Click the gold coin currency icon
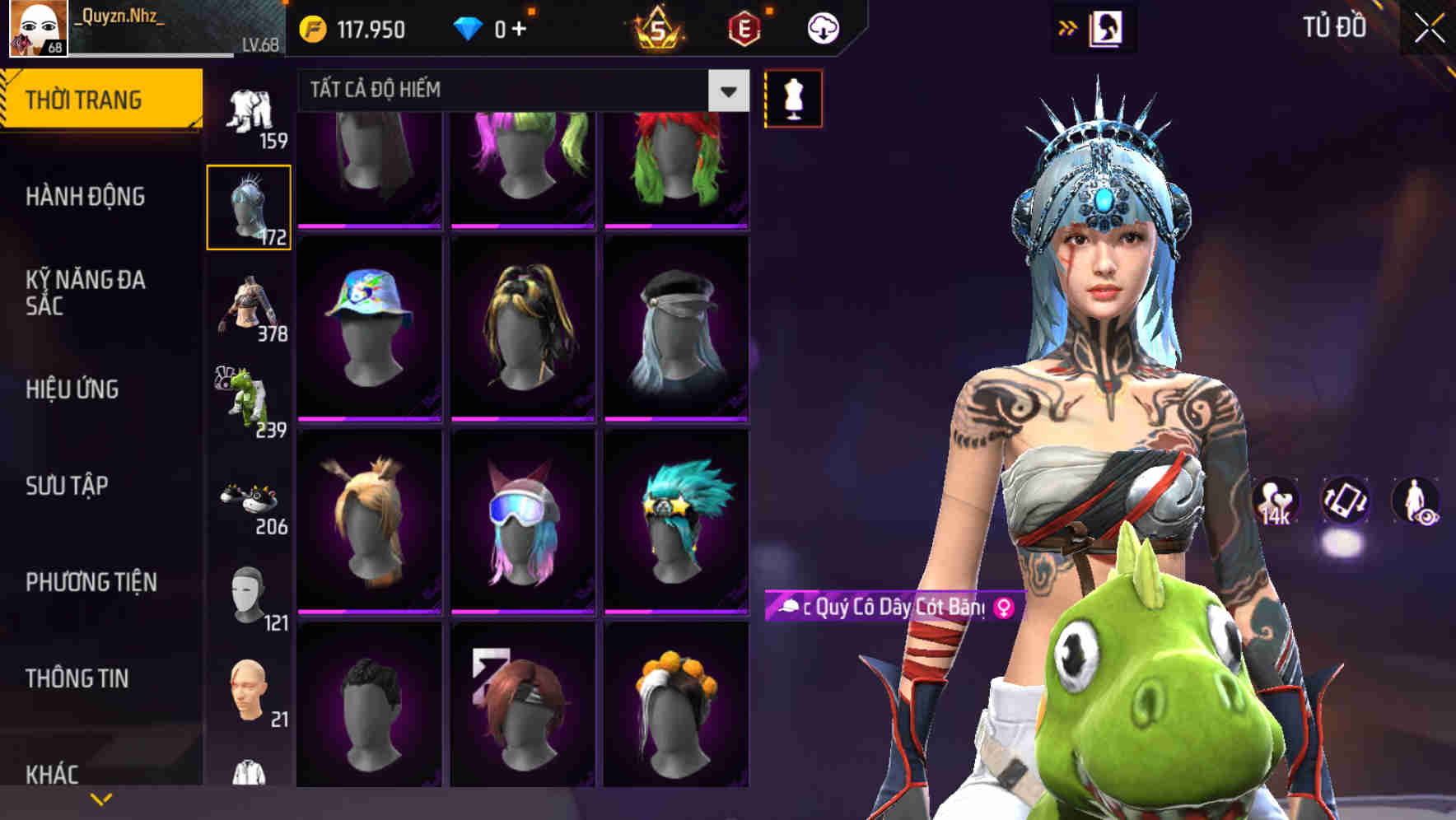 (313, 29)
